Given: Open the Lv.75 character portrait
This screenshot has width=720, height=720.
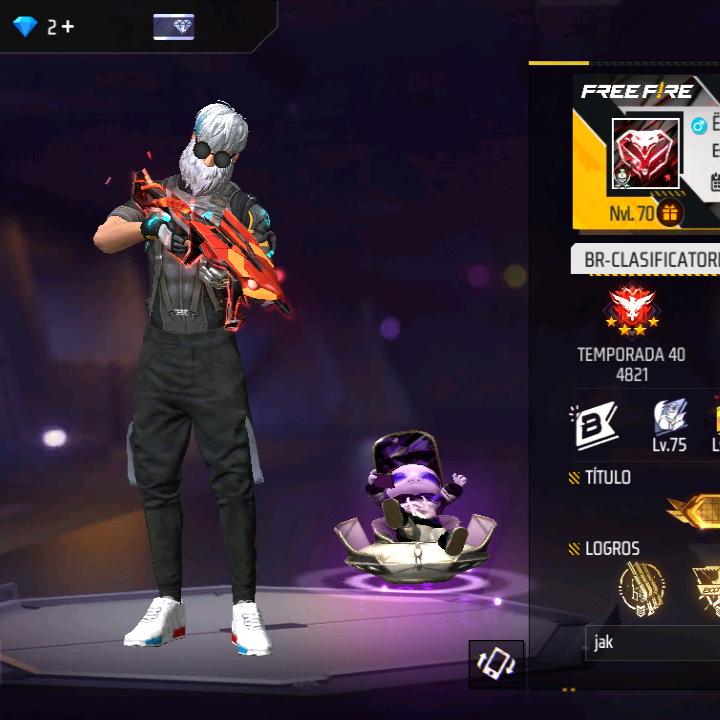Looking at the screenshot, I should (x=669, y=418).
